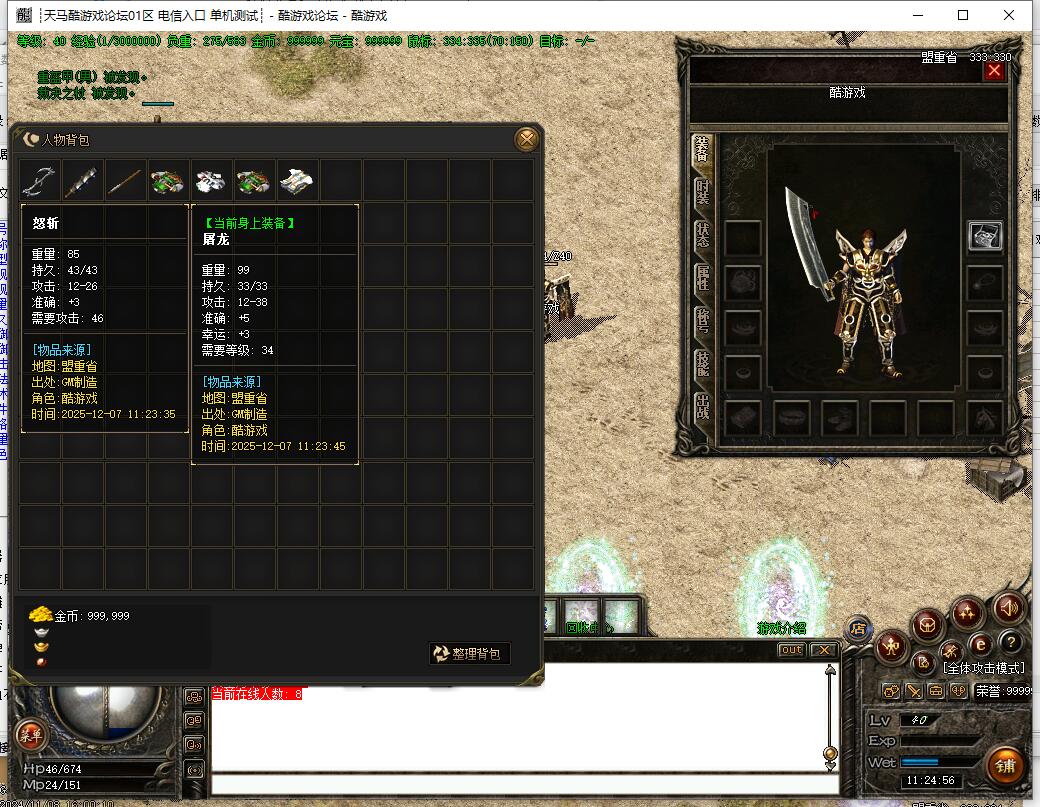1040x807 pixels.
Task: Open the question mark help button
Action: click(x=1012, y=643)
